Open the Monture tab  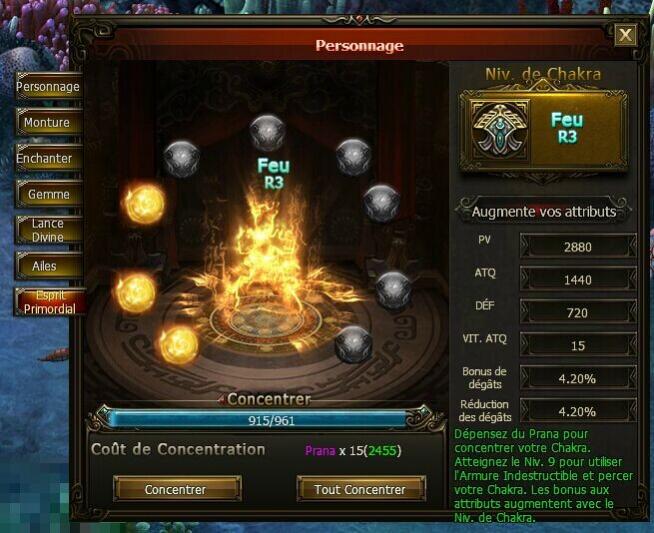tap(48, 123)
